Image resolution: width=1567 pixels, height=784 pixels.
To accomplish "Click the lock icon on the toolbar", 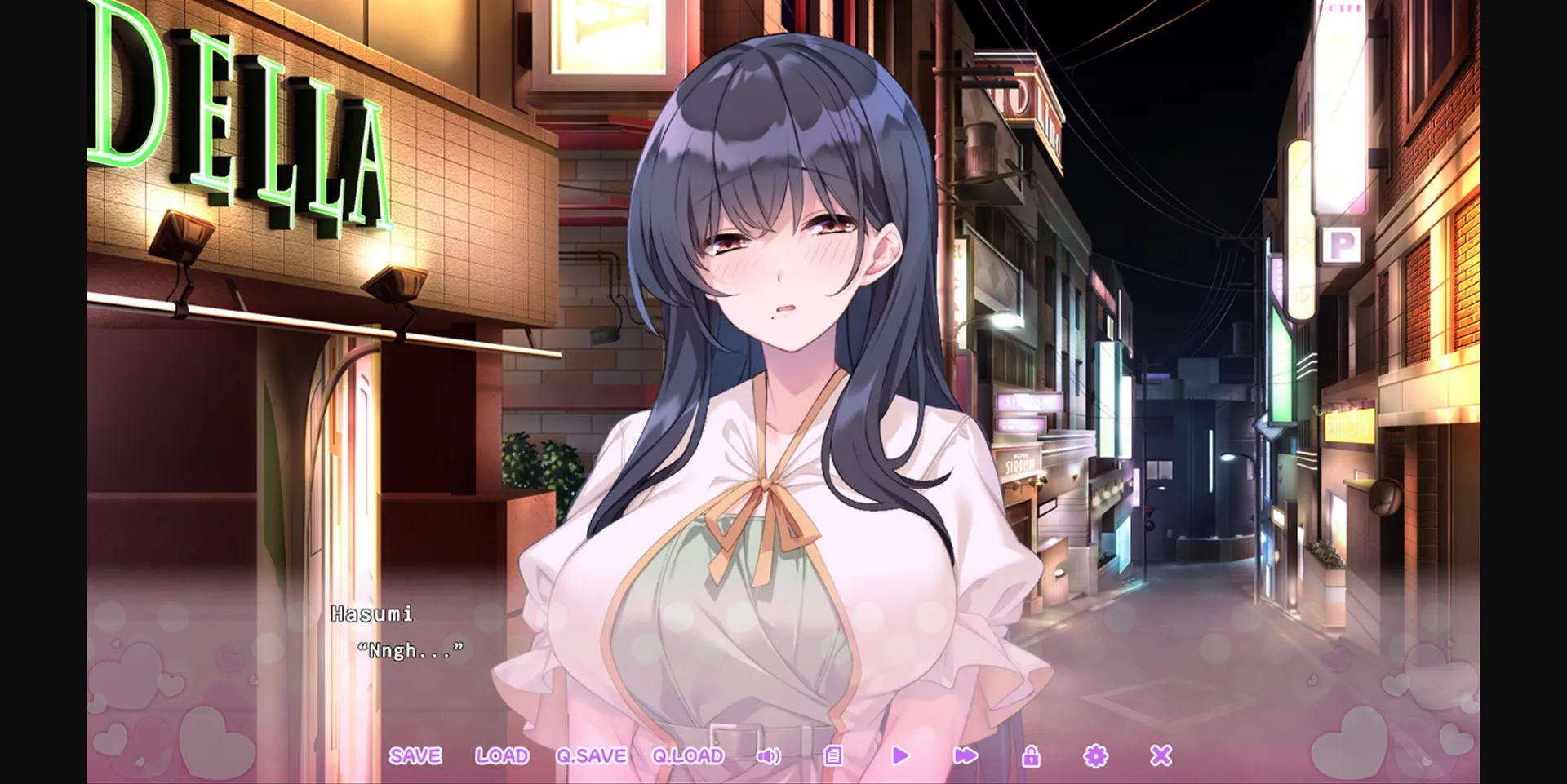I will click(x=1030, y=756).
